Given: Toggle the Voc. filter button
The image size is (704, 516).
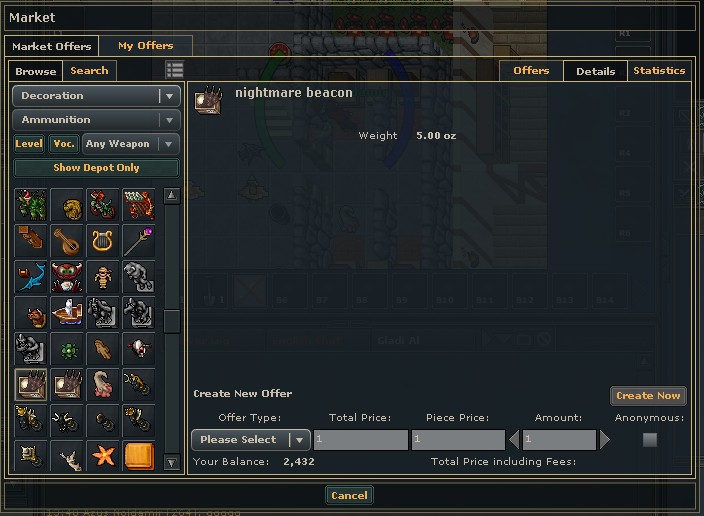Looking at the screenshot, I should [x=64, y=144].
